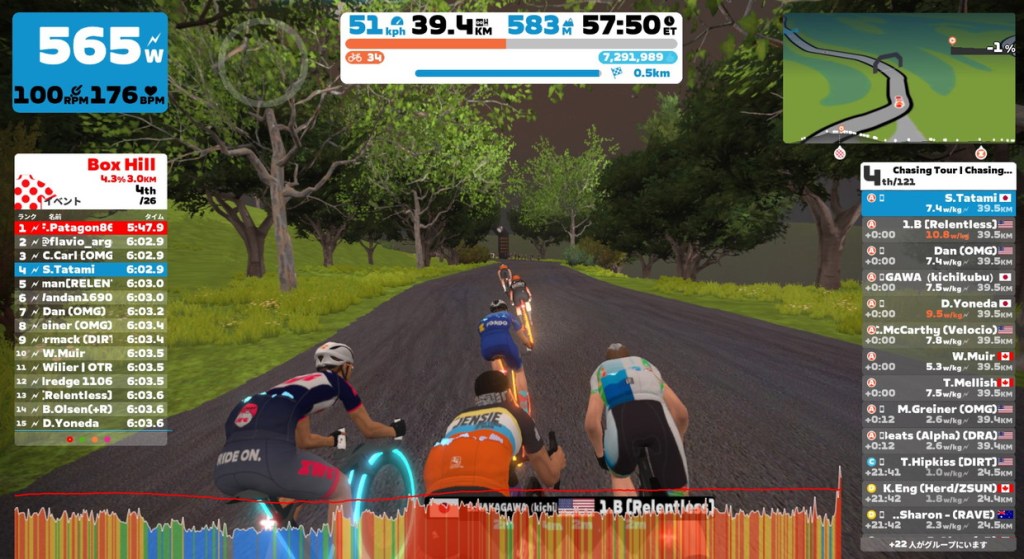The image size is (1024, 559).
Task: Select the M.Greiner (OMG) rider row
Action: 938,413
